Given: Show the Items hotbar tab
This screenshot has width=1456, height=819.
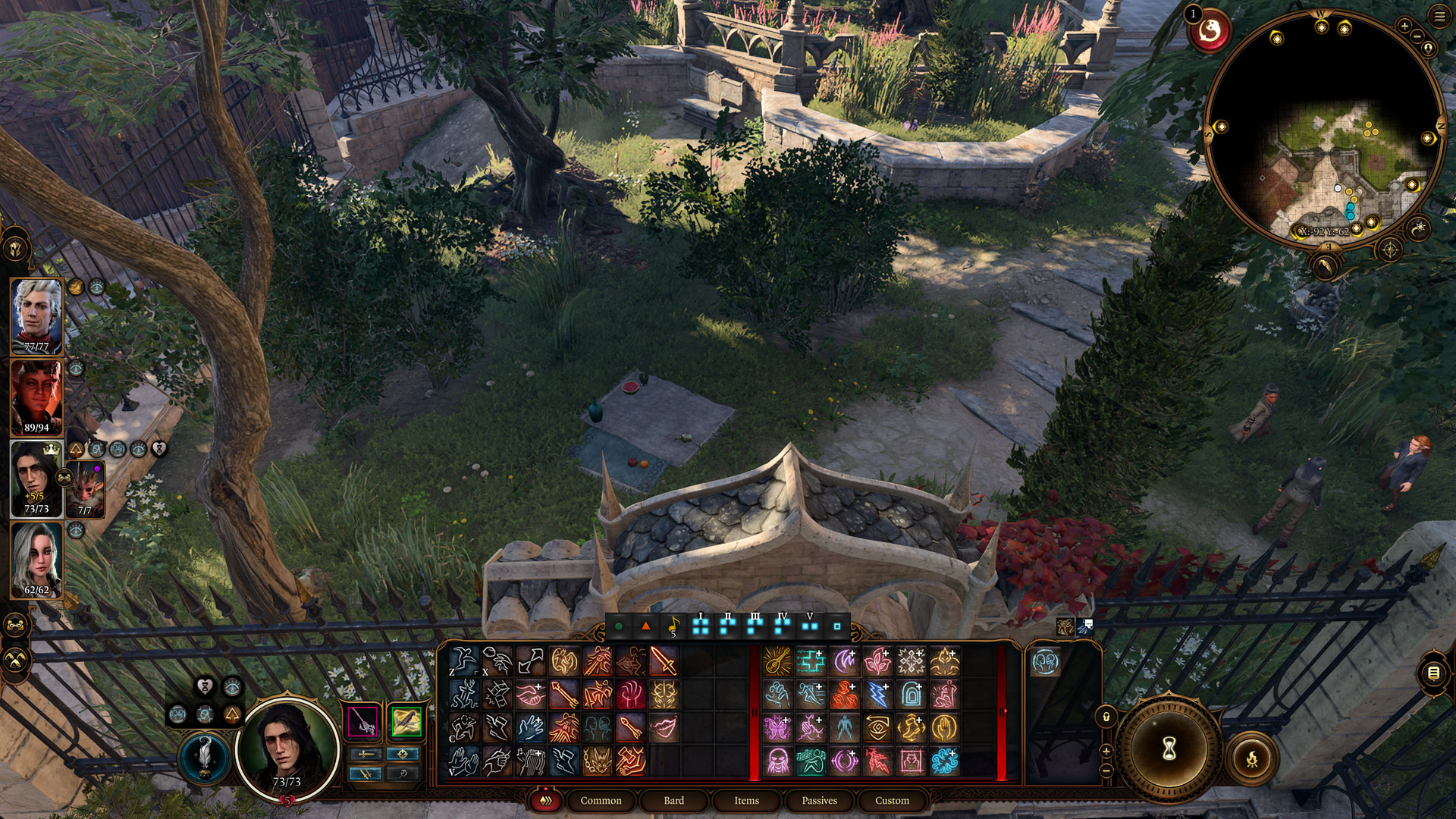Looking at the screenshot, I should (746, 801).
